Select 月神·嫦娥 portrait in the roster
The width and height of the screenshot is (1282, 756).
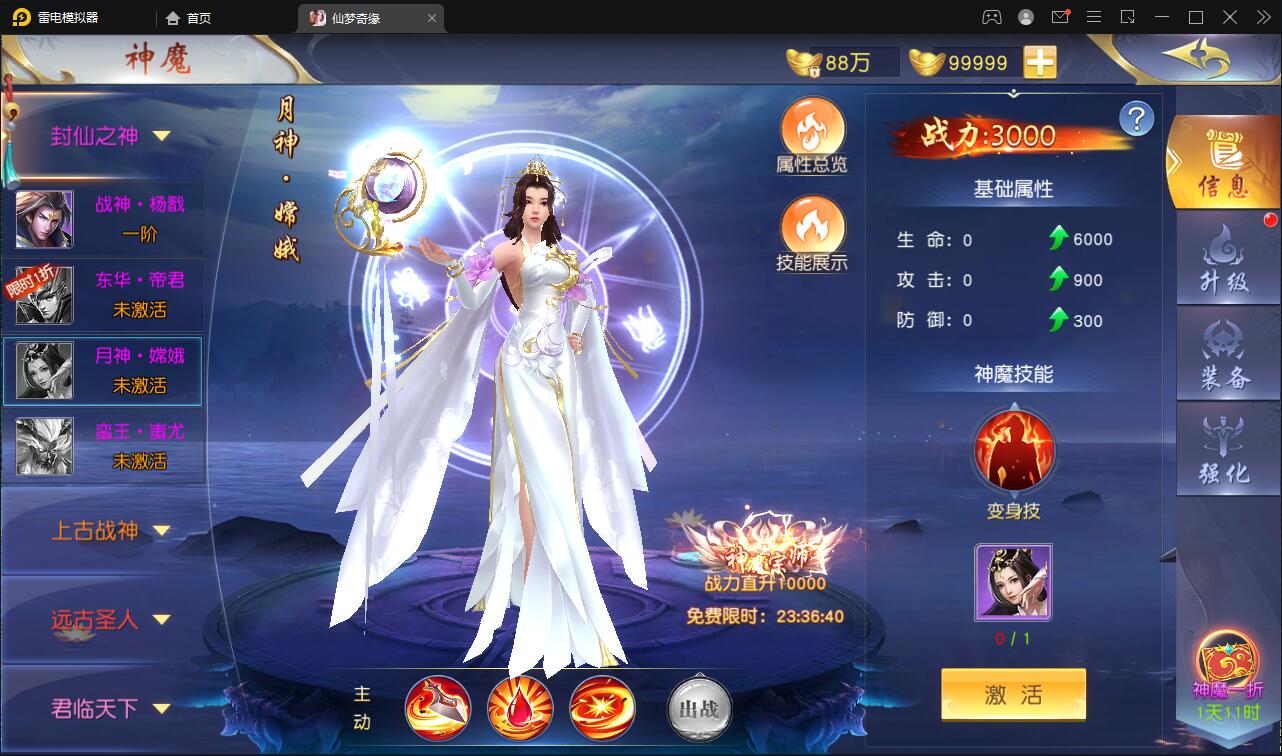[44, 372]
